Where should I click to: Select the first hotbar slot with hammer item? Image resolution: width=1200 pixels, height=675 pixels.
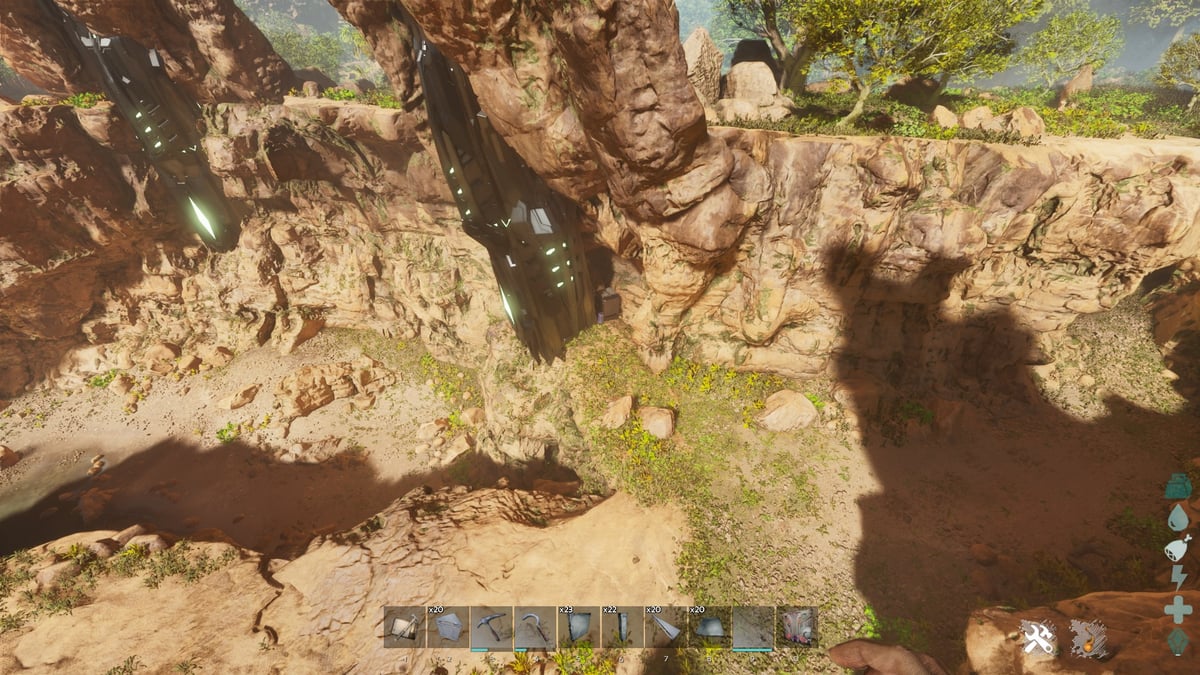click(404, 627)
